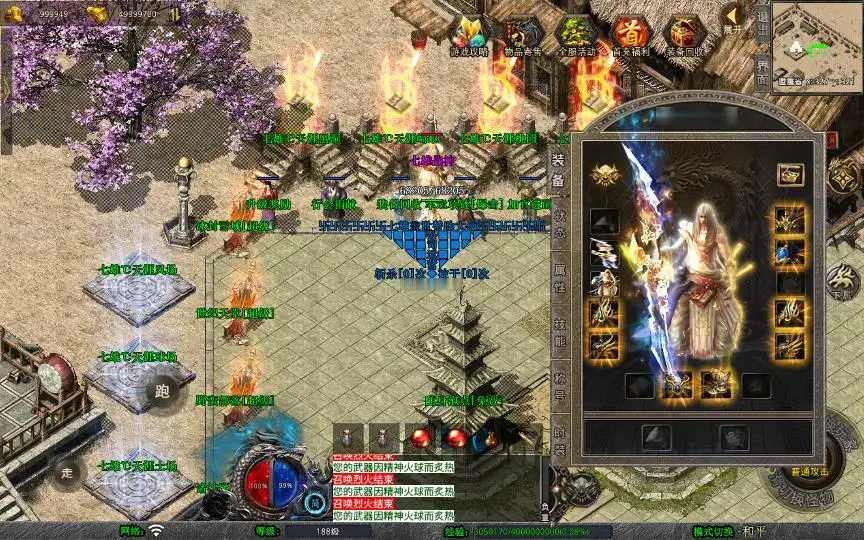Open the 游戏攻略 game guide icon
This screenshot has height=540, width=864.
470,36
